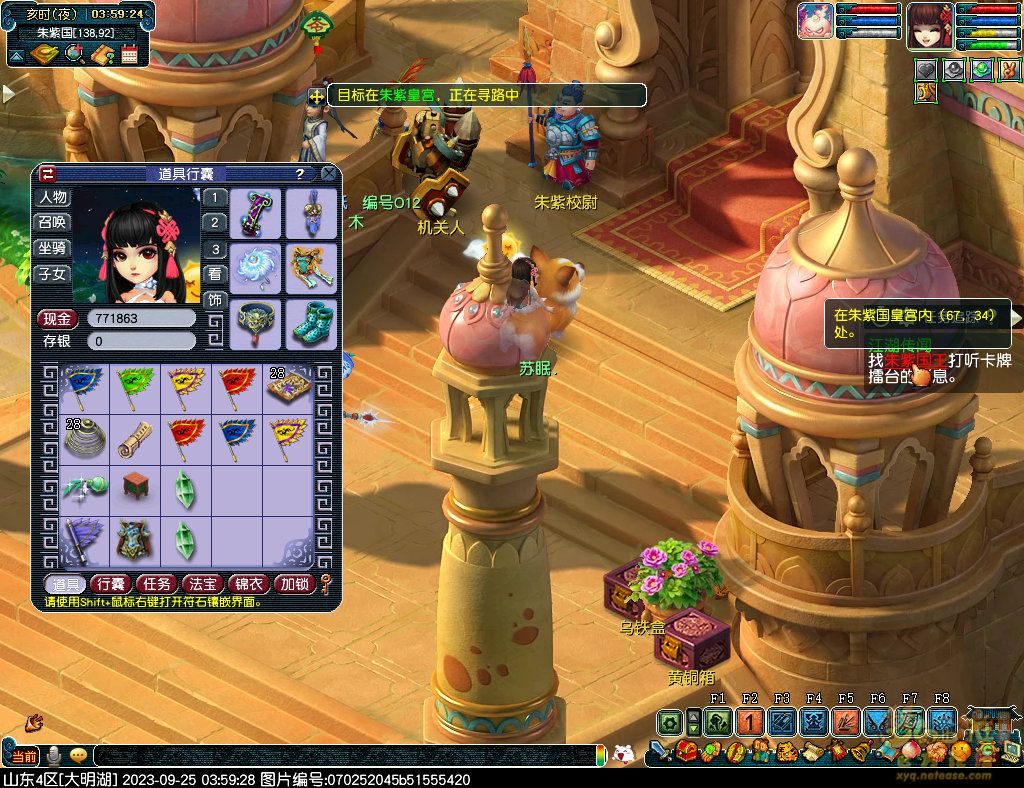Close the 道具行囊 inventory window
This screenshot has width=1024, height=788.
[328, 173]
